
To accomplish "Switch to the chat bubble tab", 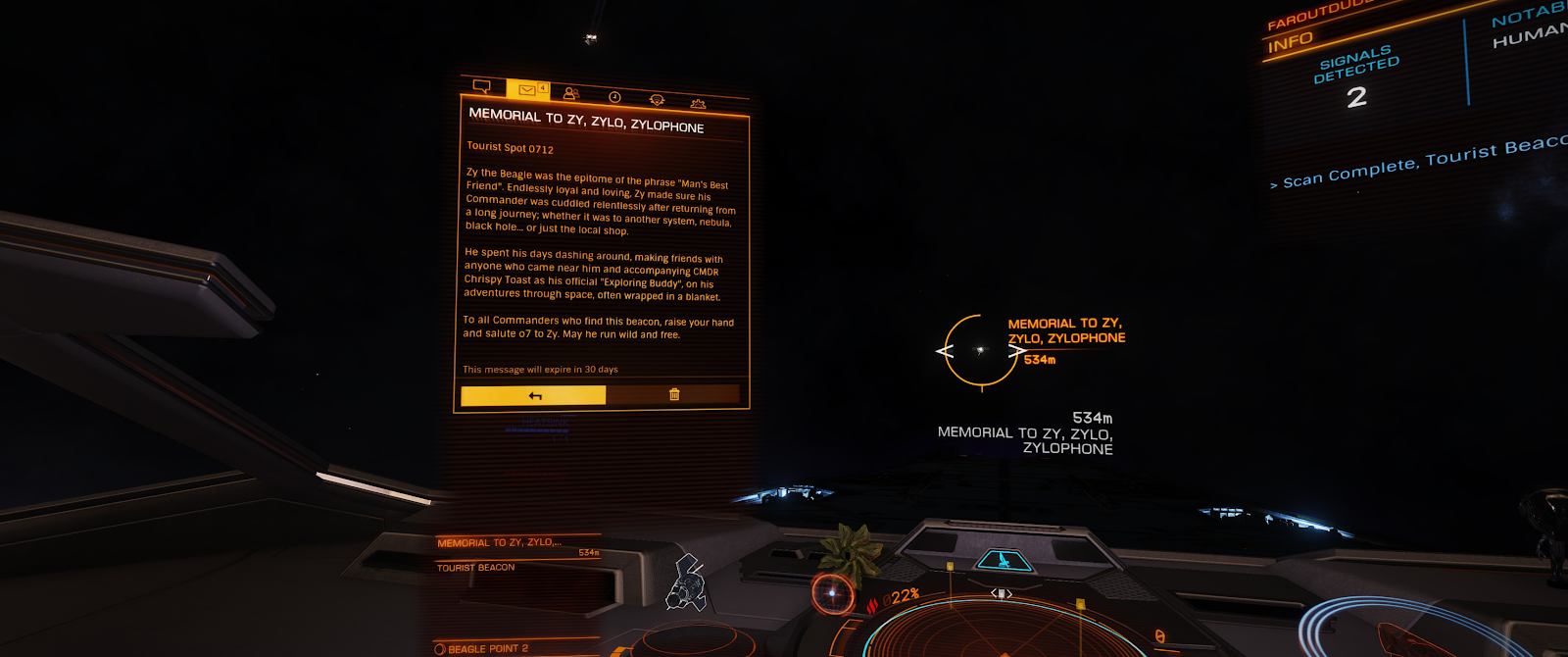I will tap(482, 86).
